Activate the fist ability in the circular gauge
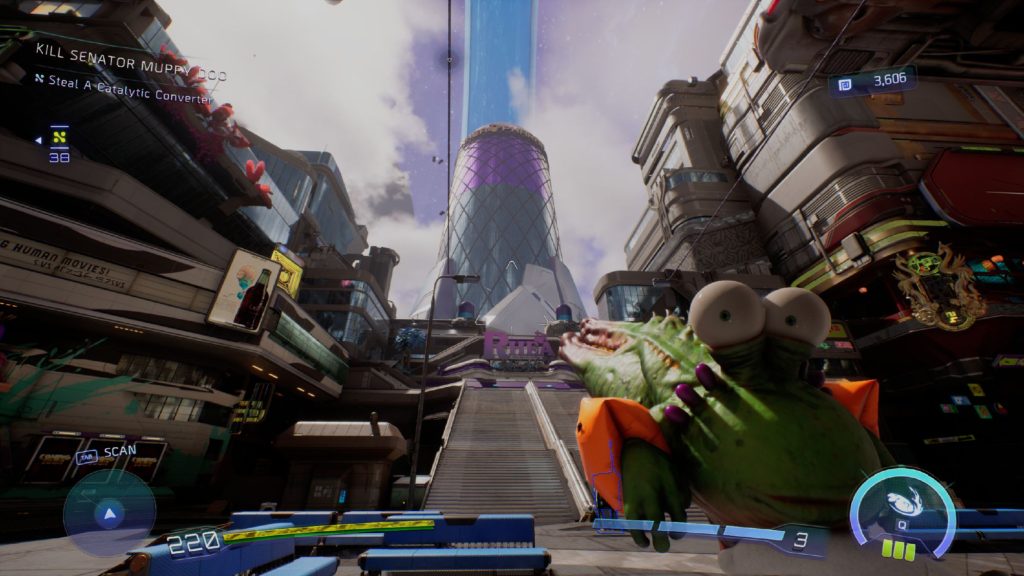Image resolution: width=1024 pixels, height=576 pixels. tap(902, 505)
